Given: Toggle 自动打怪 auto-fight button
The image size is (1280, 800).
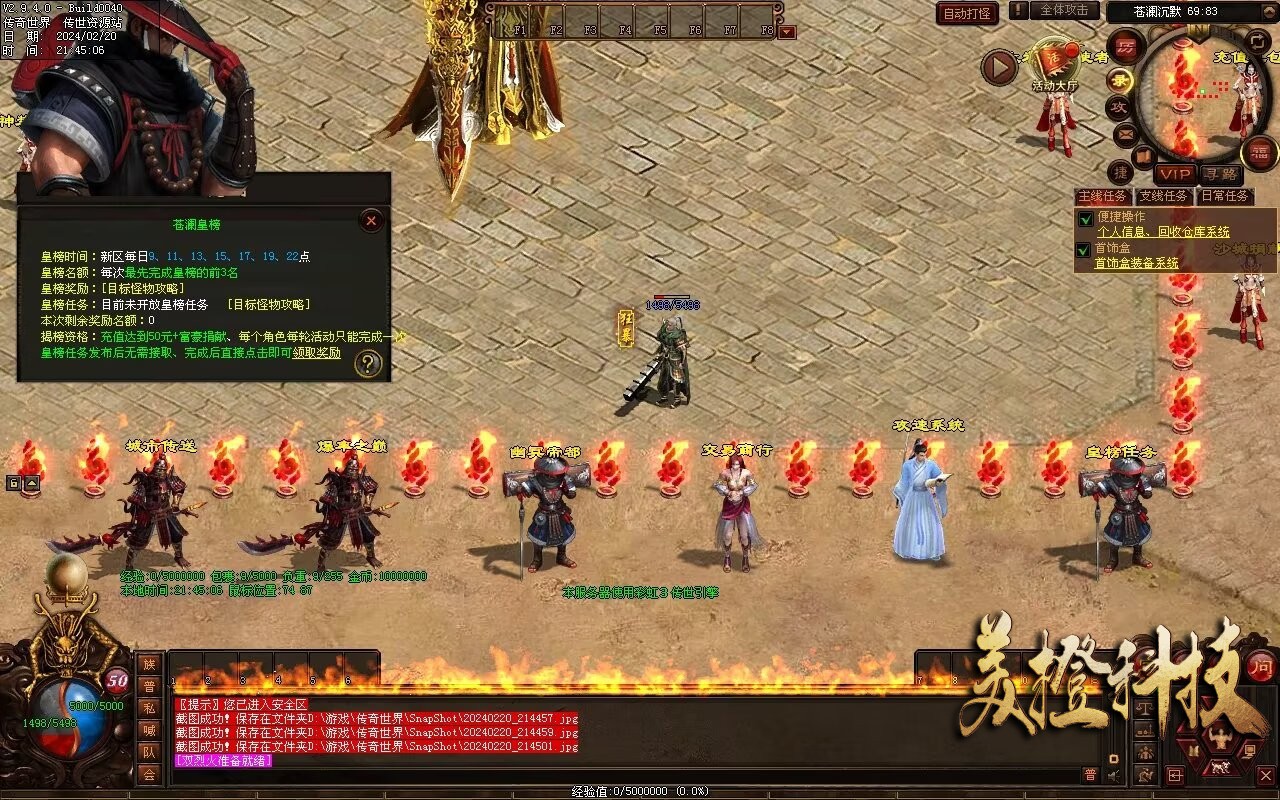Looking at the screenshot, I should 967,13.
